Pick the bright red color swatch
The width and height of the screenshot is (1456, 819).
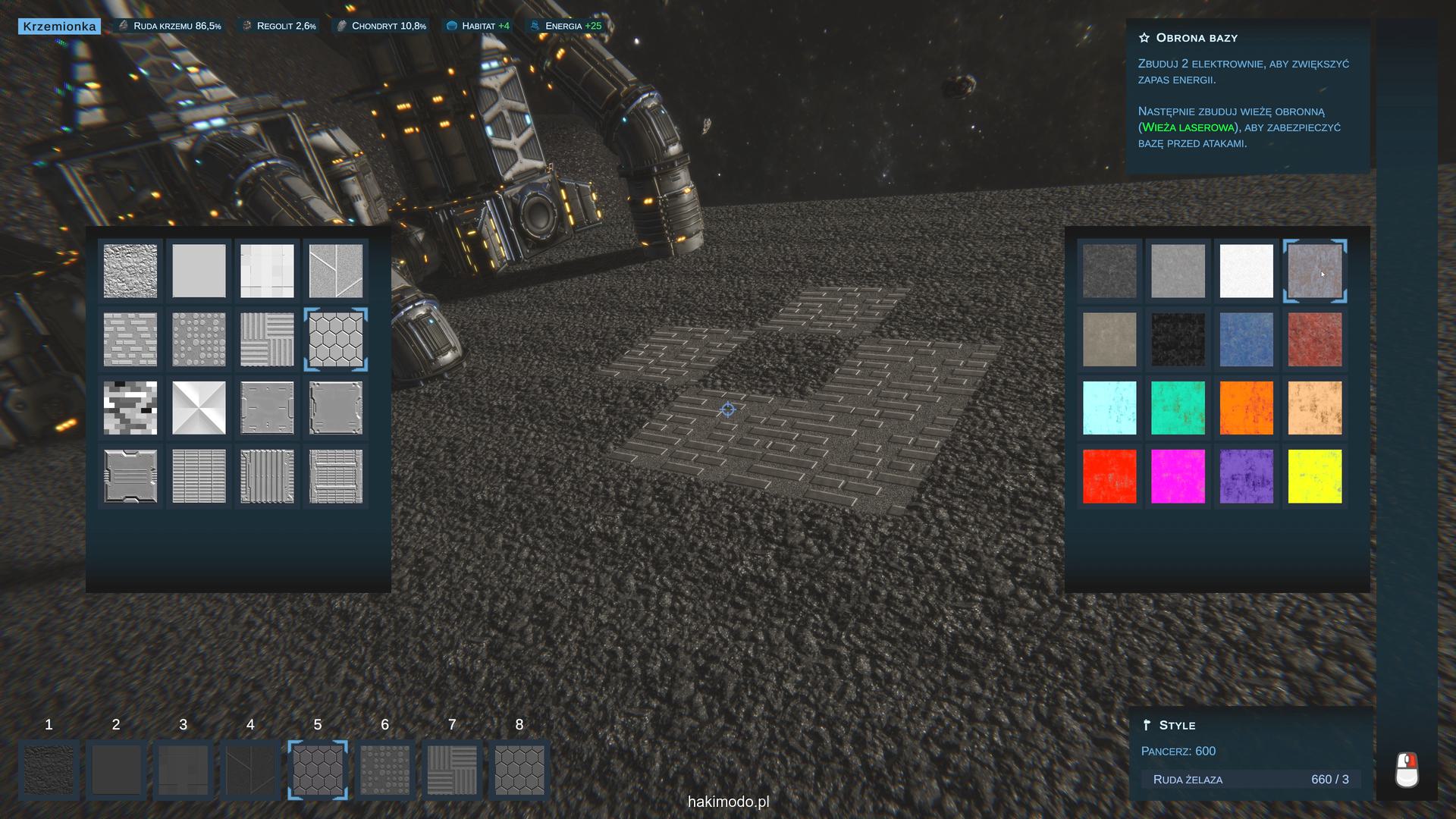pyautogui.click(x=1109, y=476)
